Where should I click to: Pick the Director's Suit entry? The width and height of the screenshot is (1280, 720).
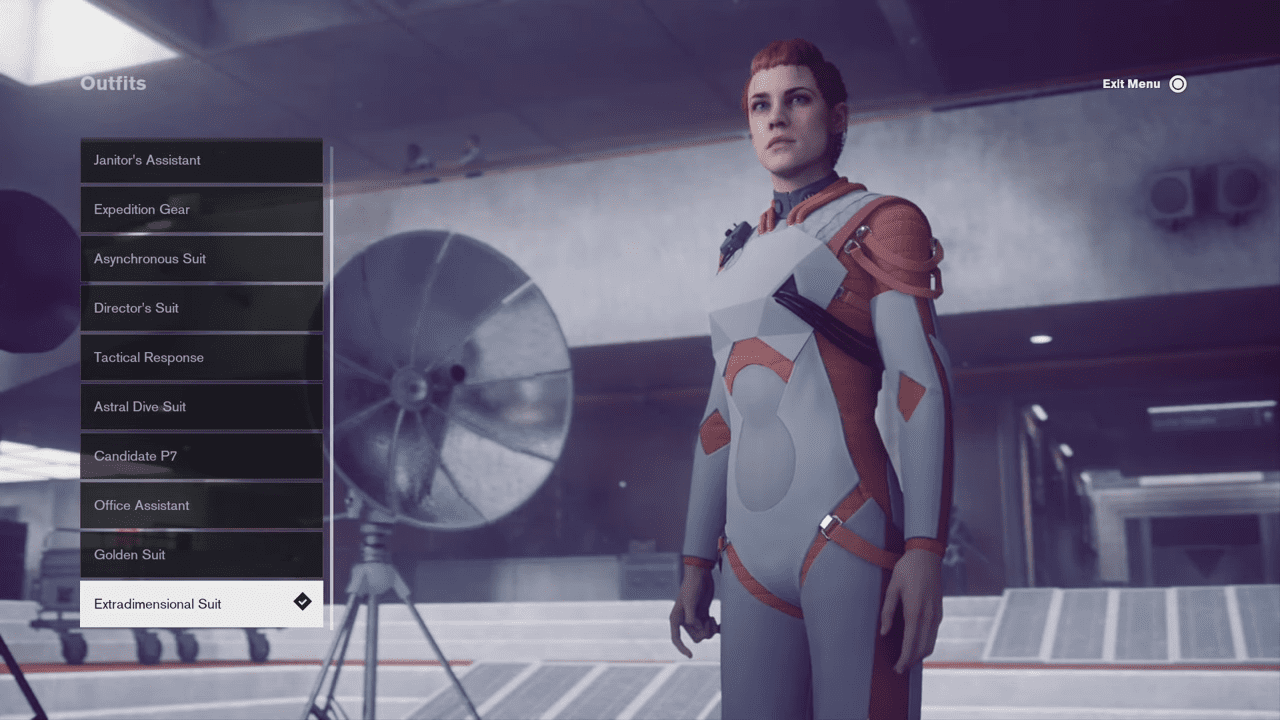click(x=201, y=308)
